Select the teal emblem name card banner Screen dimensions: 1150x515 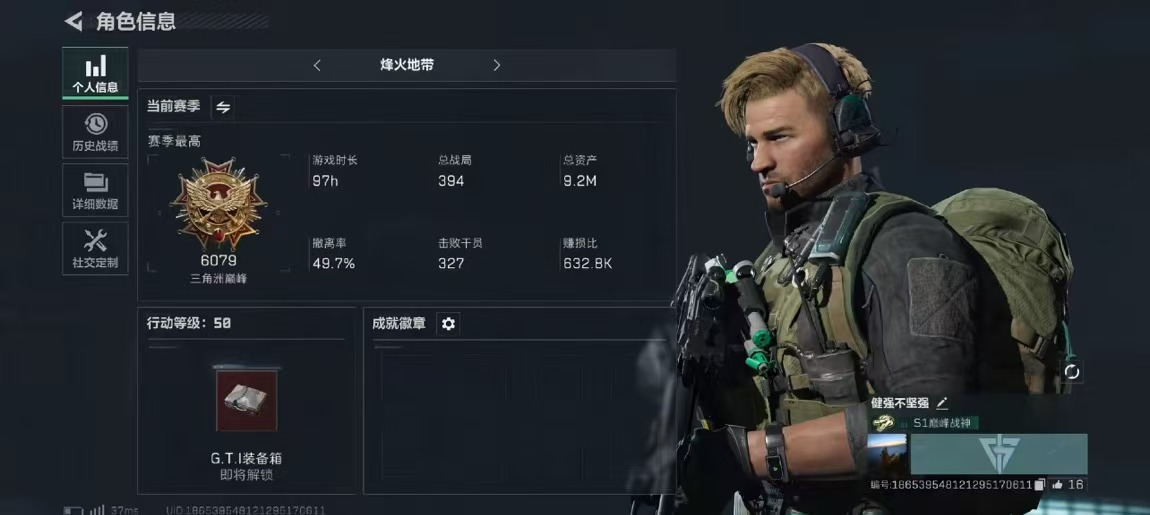click(998, 454)
